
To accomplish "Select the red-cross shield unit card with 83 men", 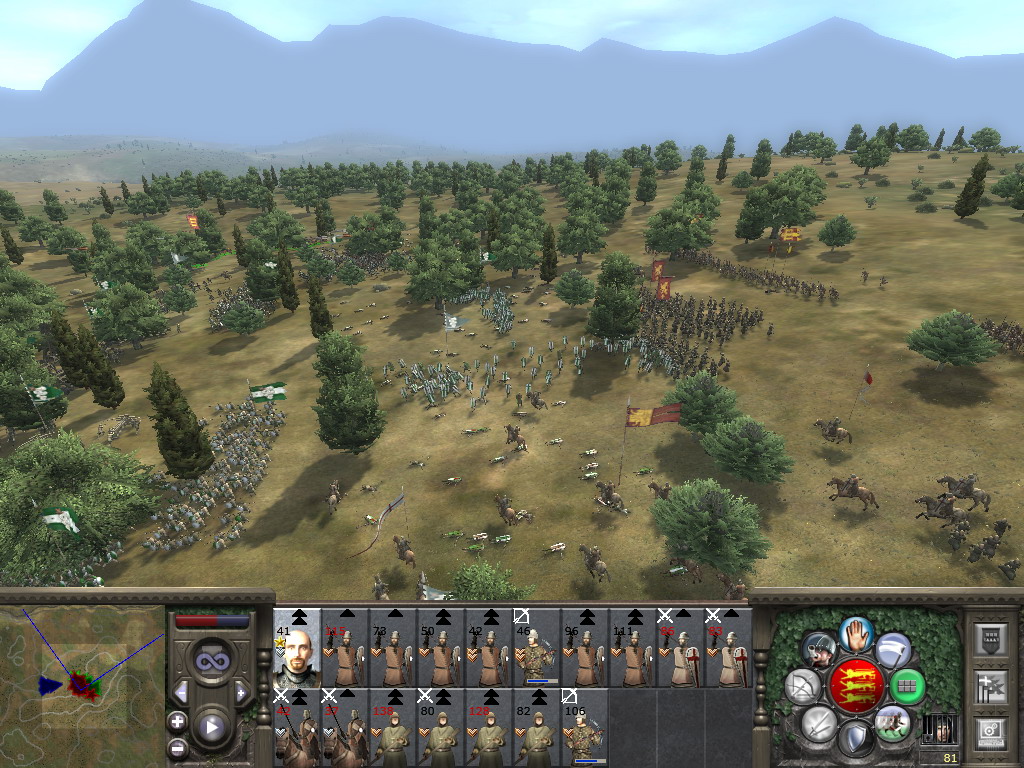I will [x=729, y=648].
